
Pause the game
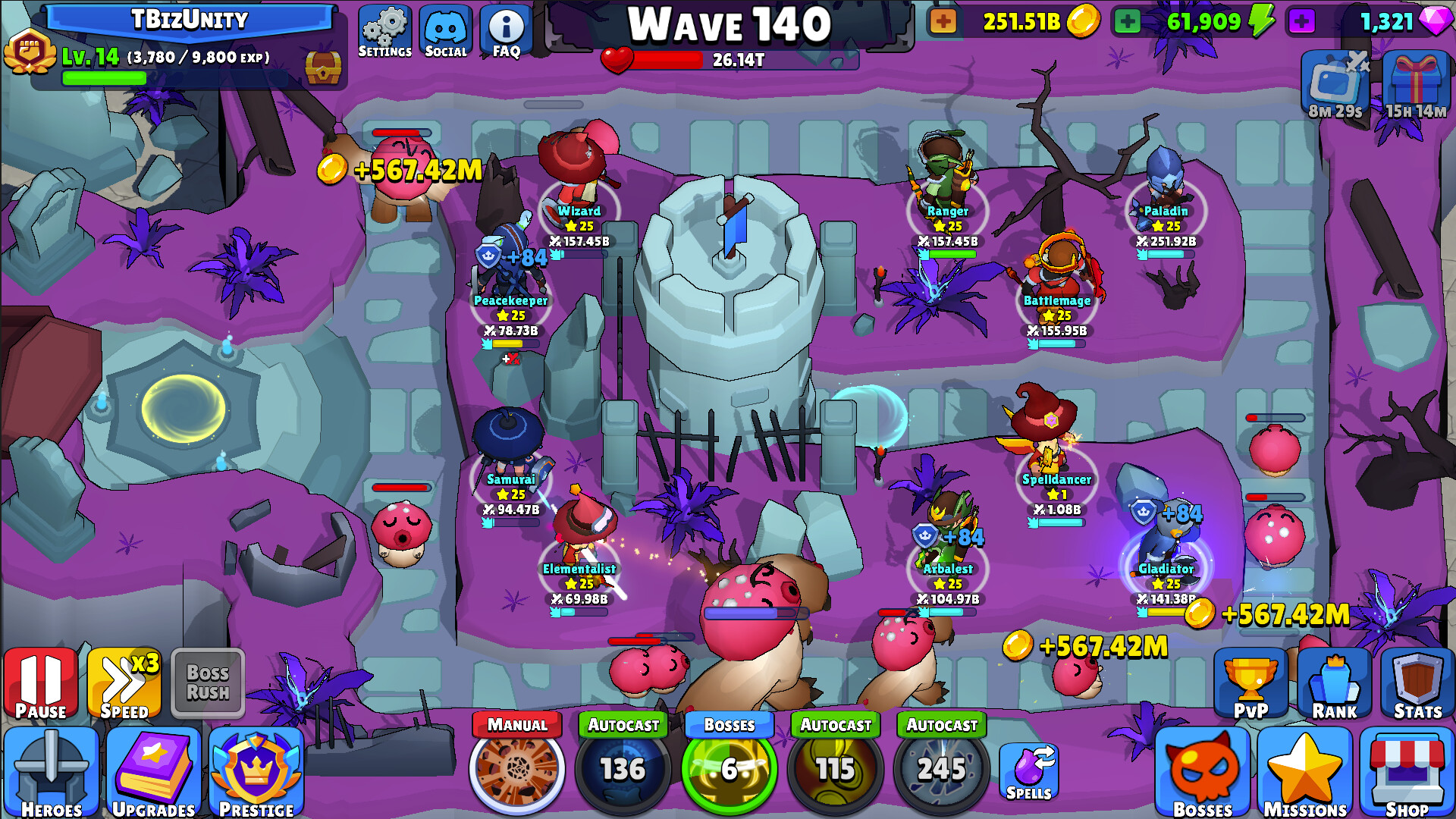click(42, 685)
